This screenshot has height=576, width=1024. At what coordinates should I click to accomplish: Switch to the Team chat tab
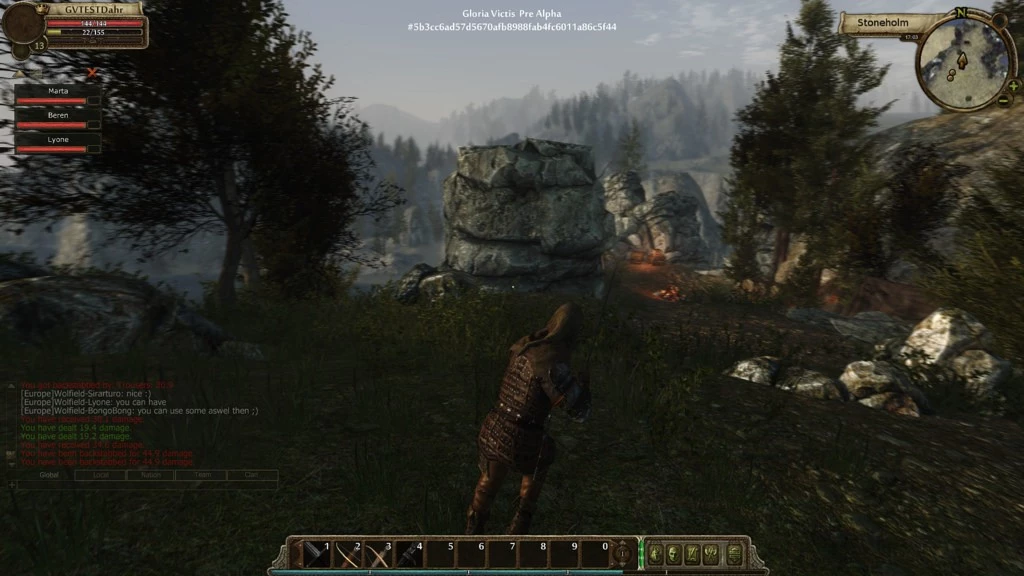coord(202,475)
